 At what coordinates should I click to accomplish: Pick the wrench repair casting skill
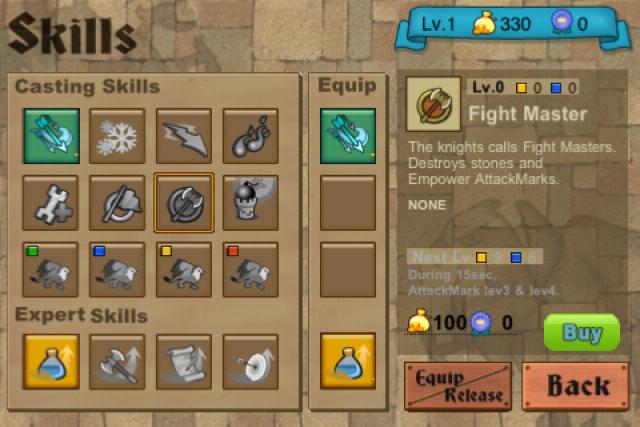point(51,203)
